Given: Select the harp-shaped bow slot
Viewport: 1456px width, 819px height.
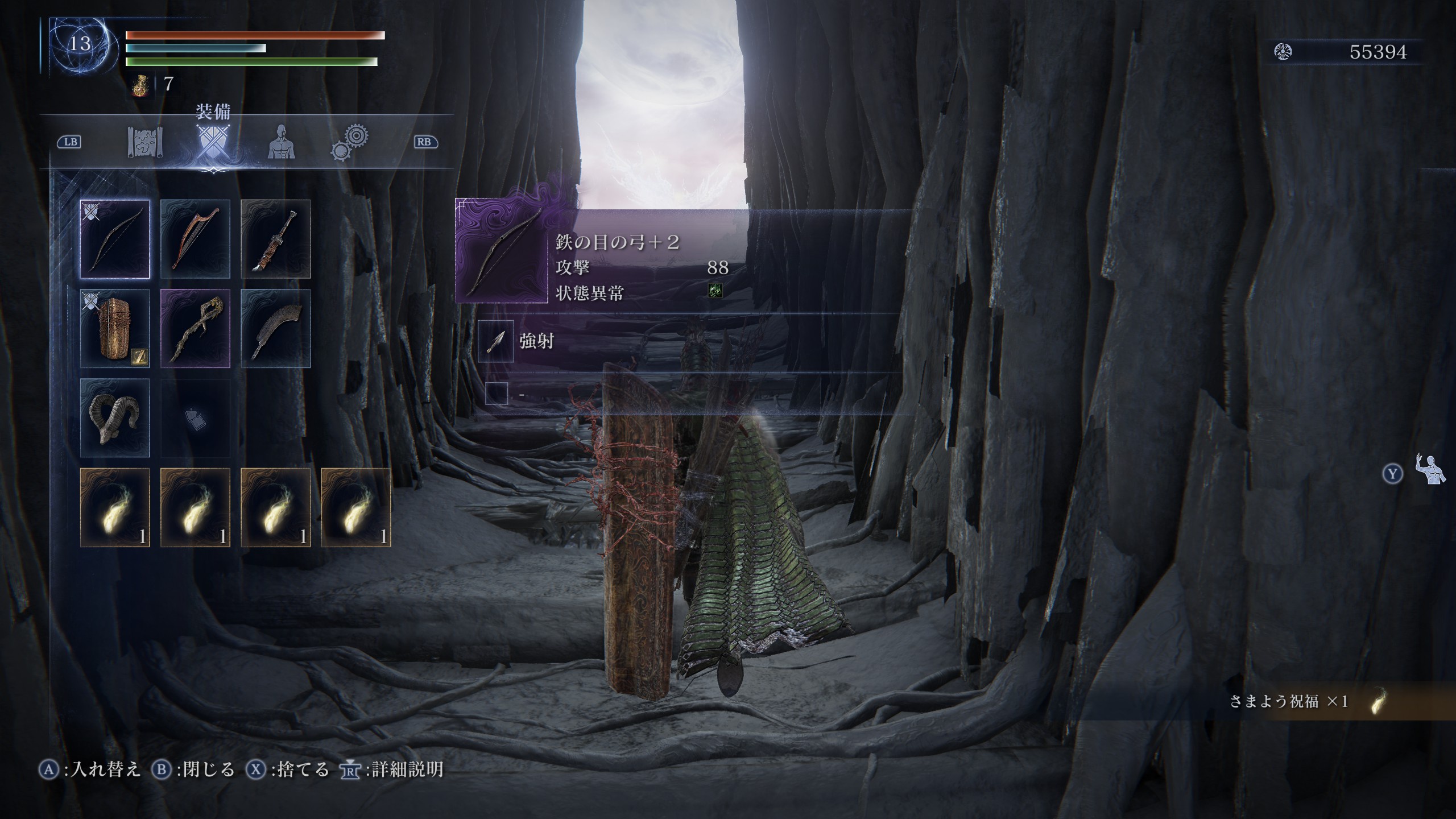Looking at the screenshot, I should pos(195,239).
